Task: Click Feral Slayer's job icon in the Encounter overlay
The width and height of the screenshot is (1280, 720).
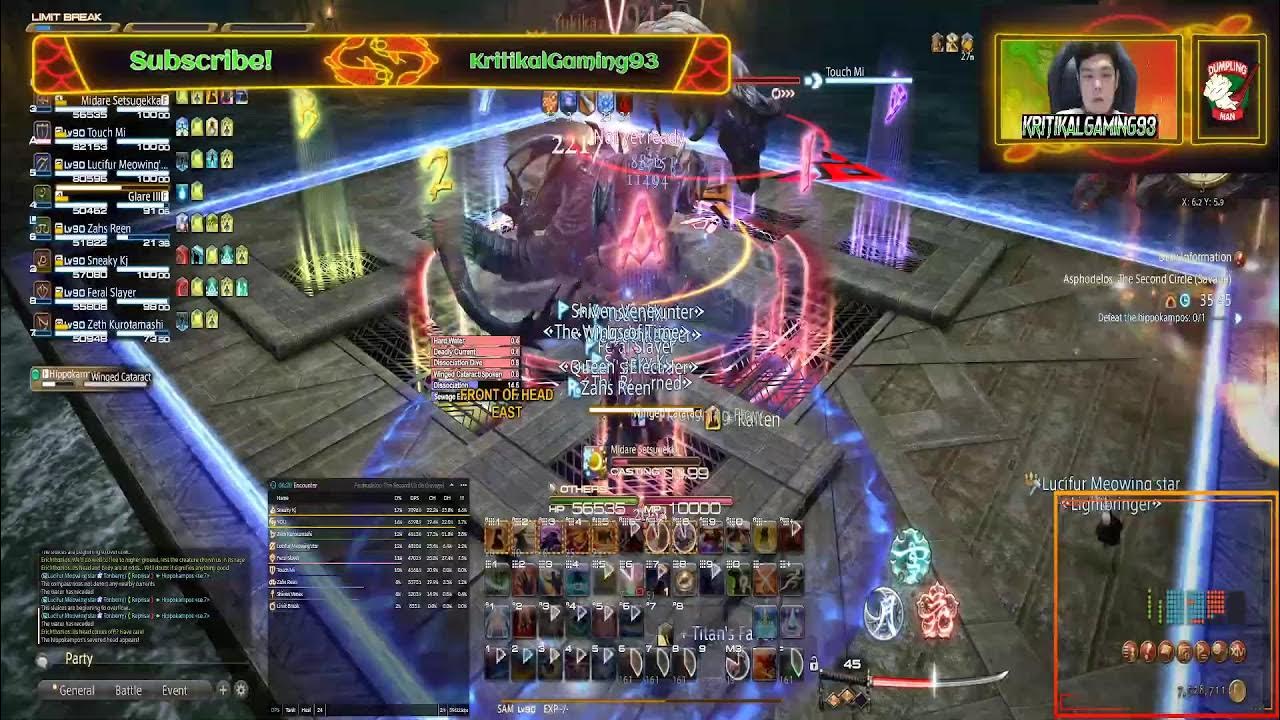Action: tap(272, 558)
